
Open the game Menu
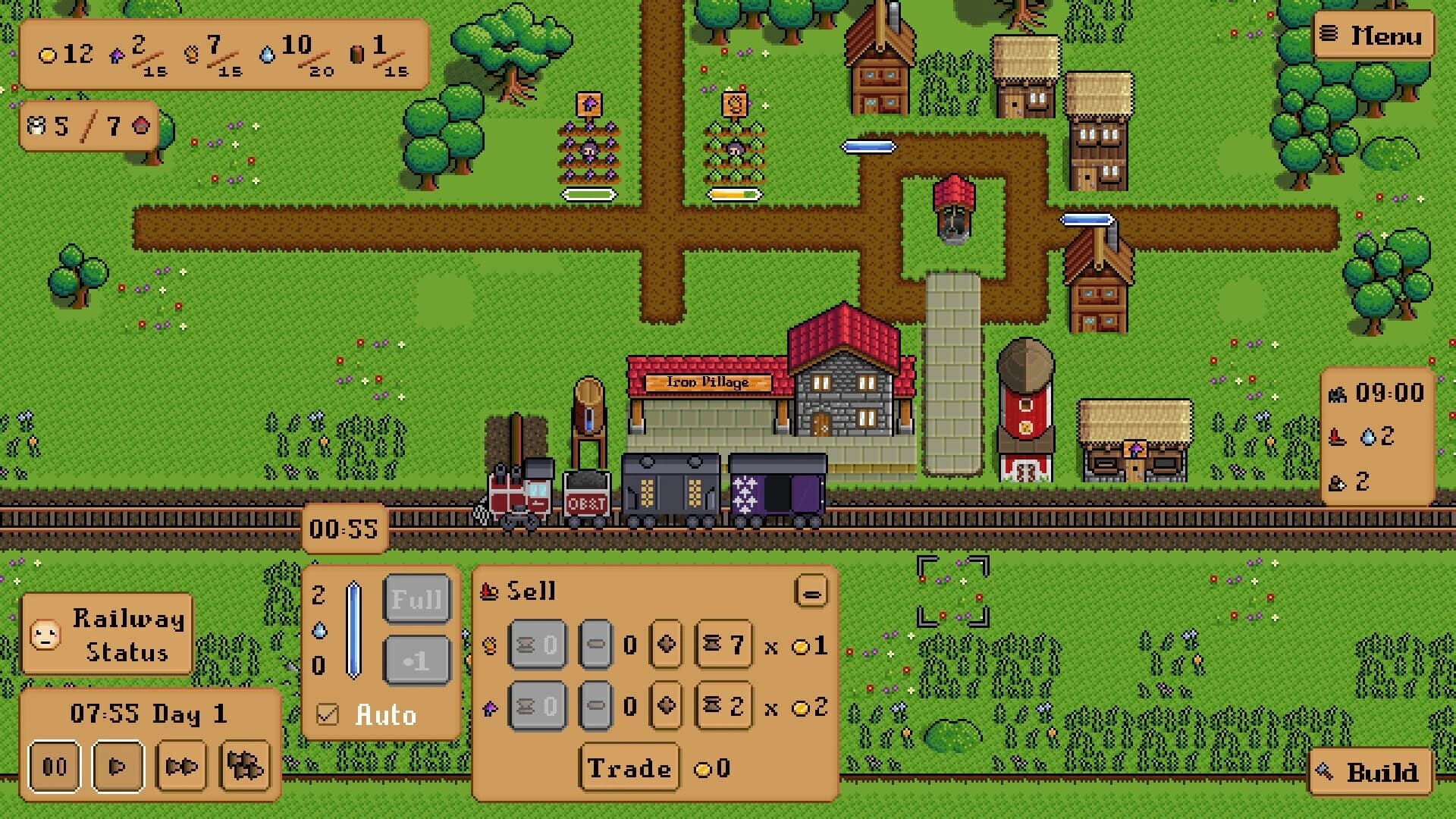coord(1373,34)
